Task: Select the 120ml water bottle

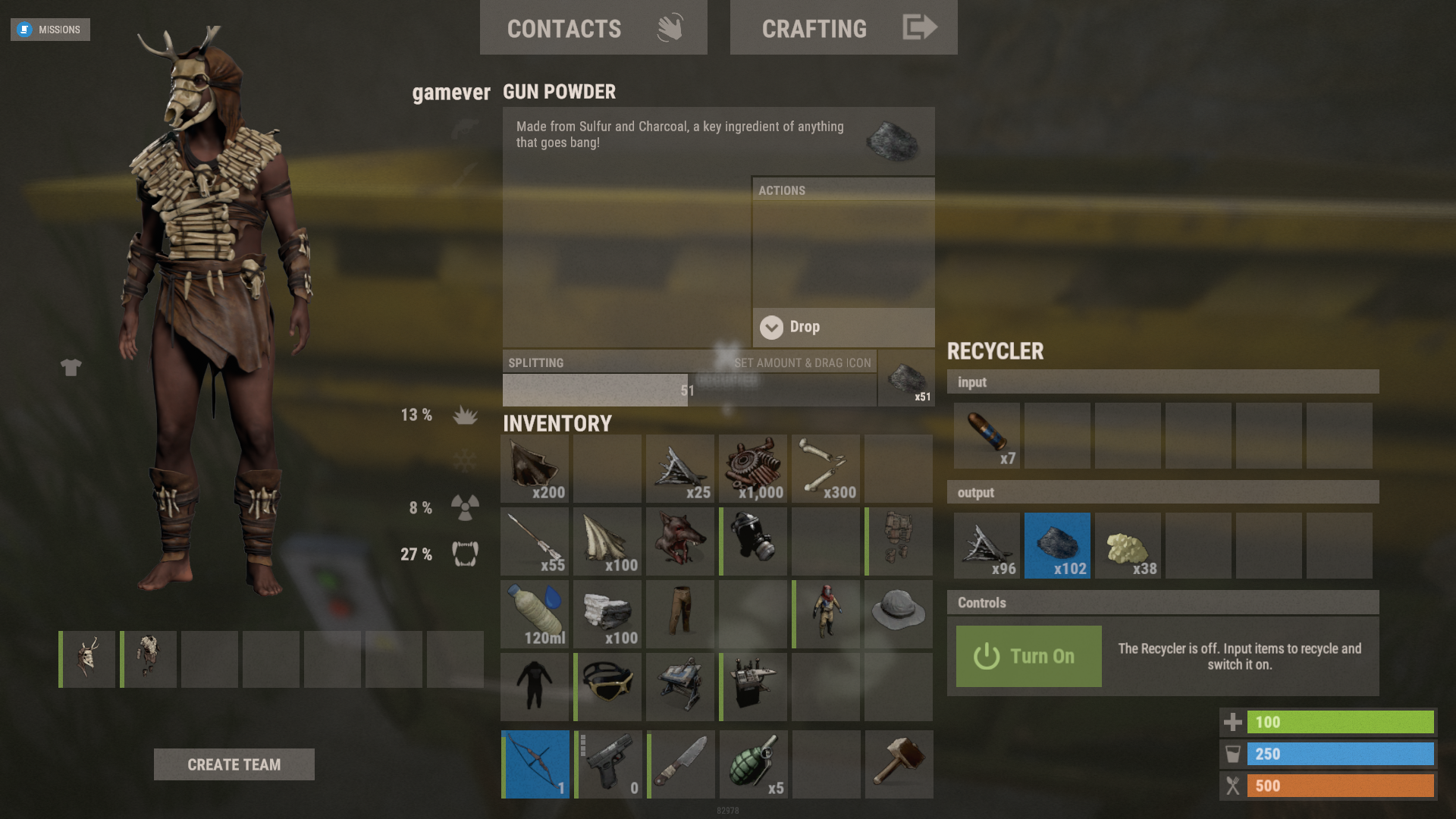Action: pyautogui.click(x=535, y=613)
